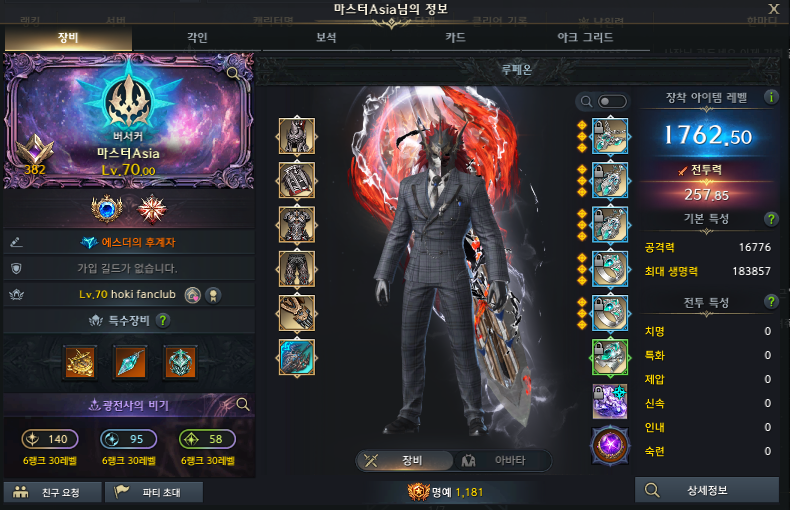
Task: Select the 카드 tab
Action: pos(455,38)
